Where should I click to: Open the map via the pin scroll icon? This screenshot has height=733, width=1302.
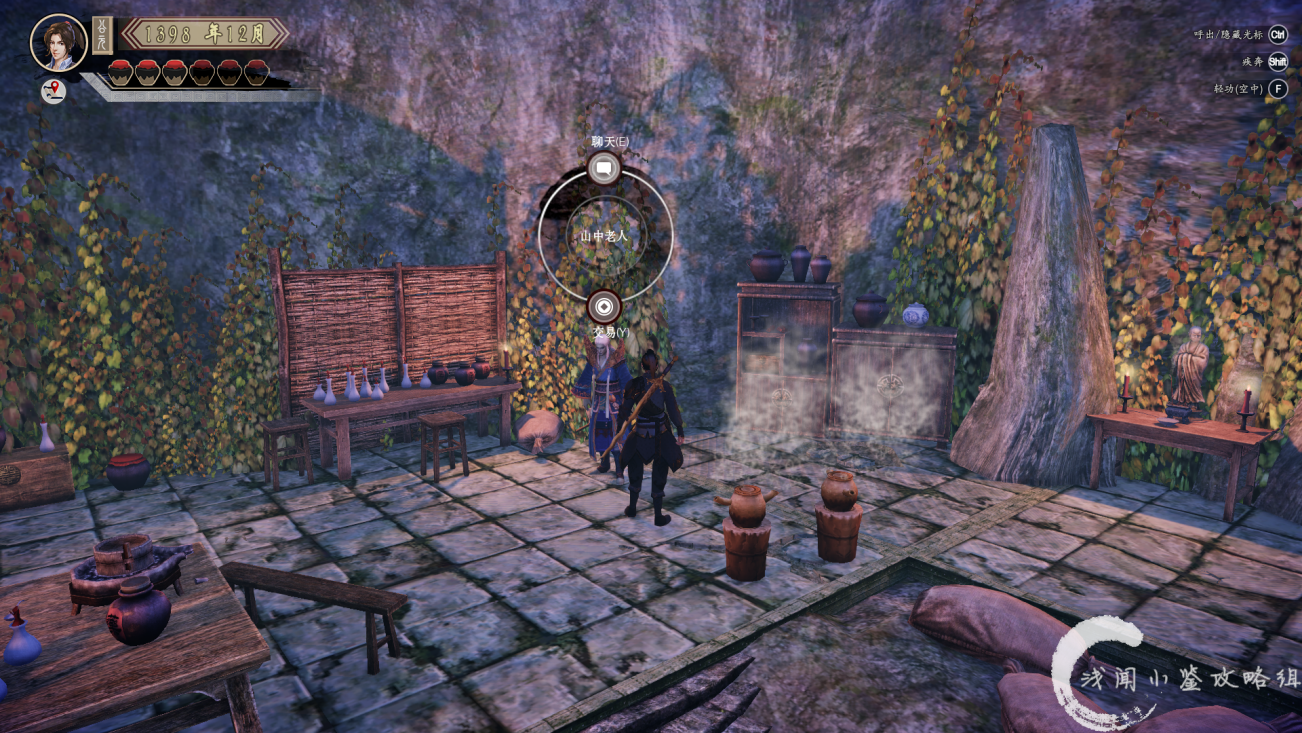tap(53, 91)
